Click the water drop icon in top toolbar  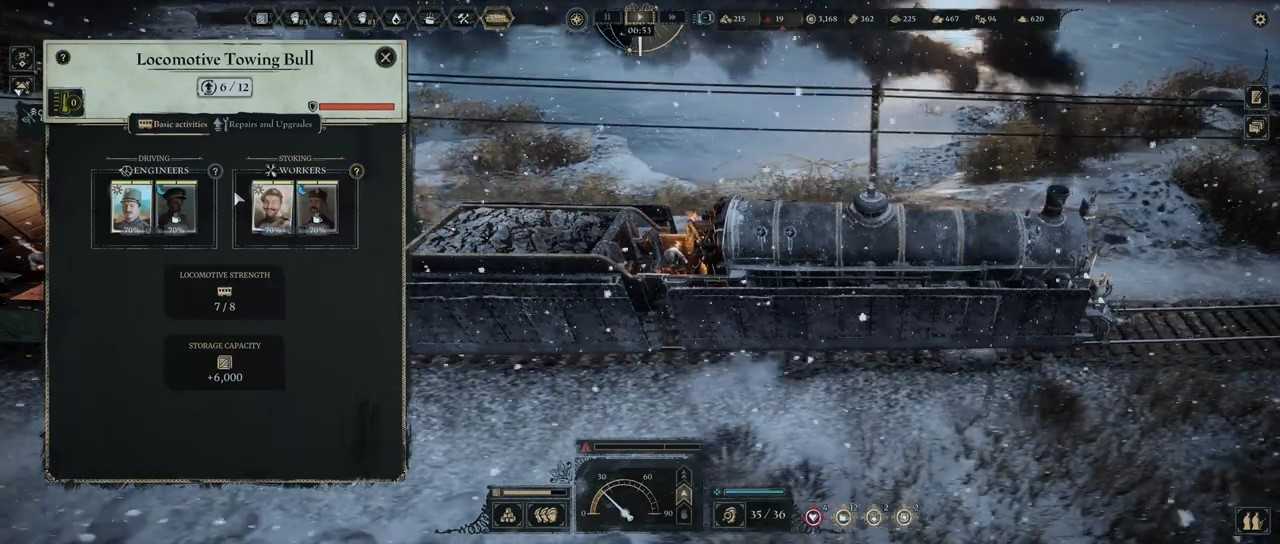click(395, 18)
